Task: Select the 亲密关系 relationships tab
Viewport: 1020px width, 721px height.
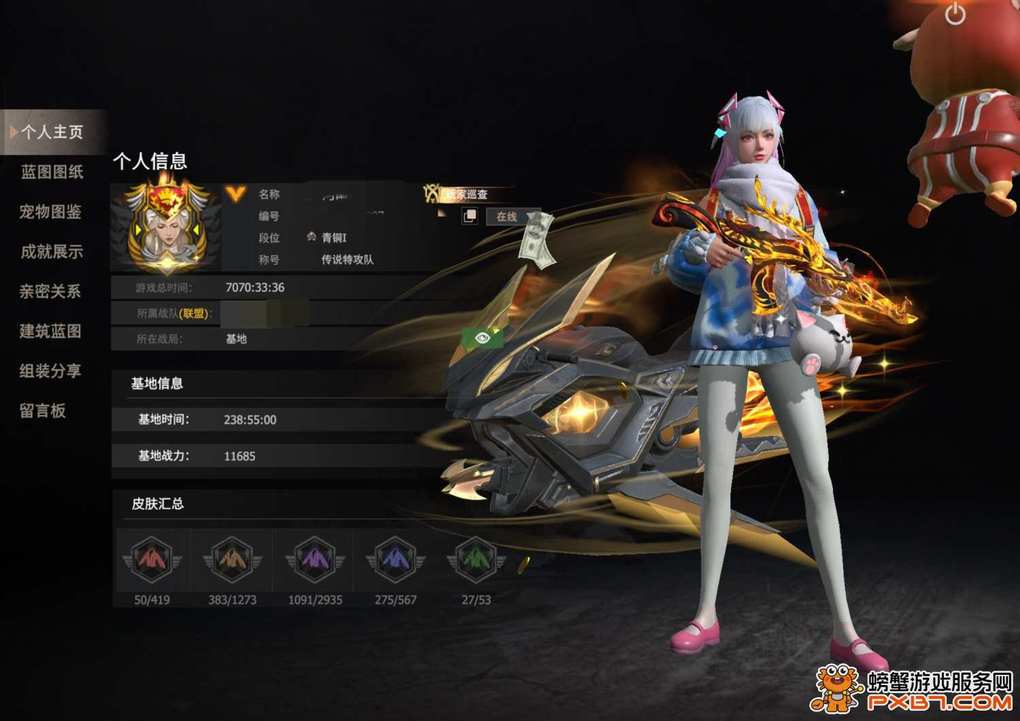Action: tap(51, 292)
